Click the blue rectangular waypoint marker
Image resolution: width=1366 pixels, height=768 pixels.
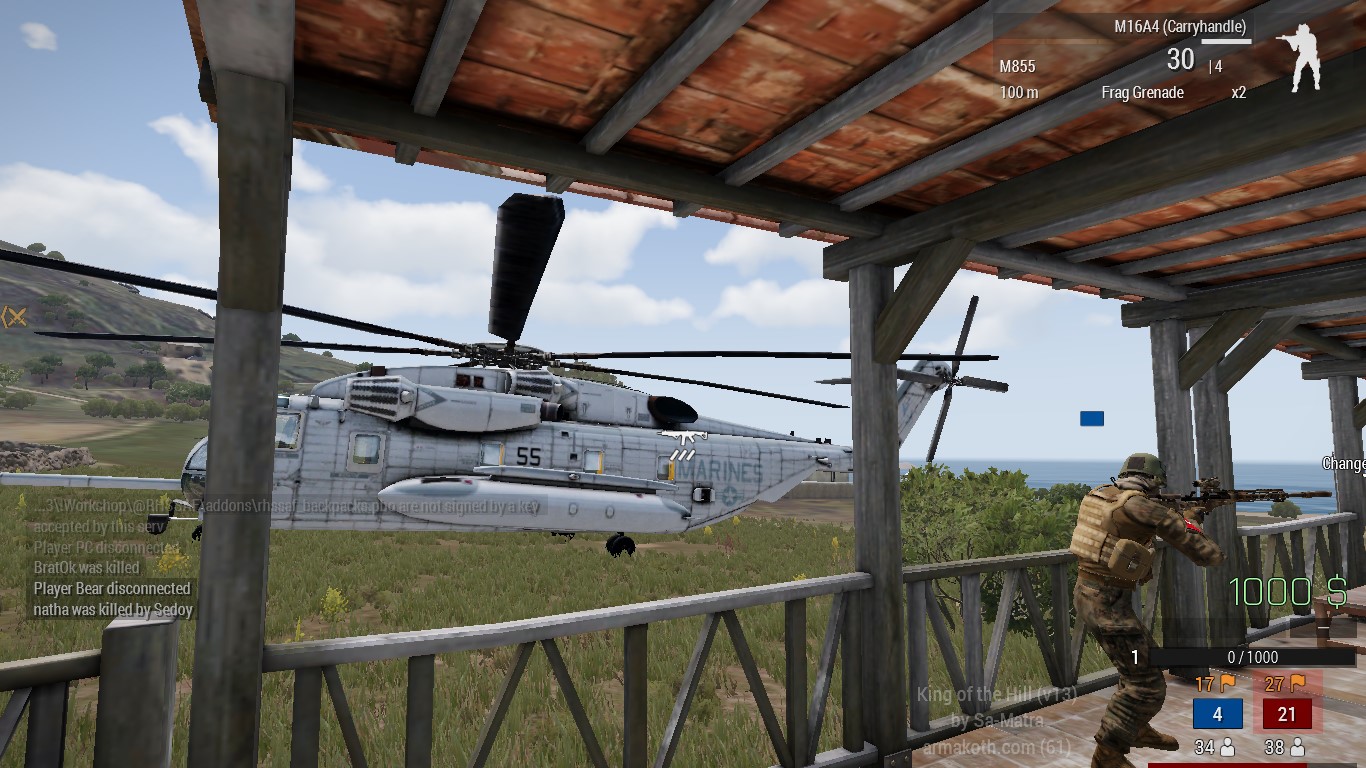click(1091, 418)
